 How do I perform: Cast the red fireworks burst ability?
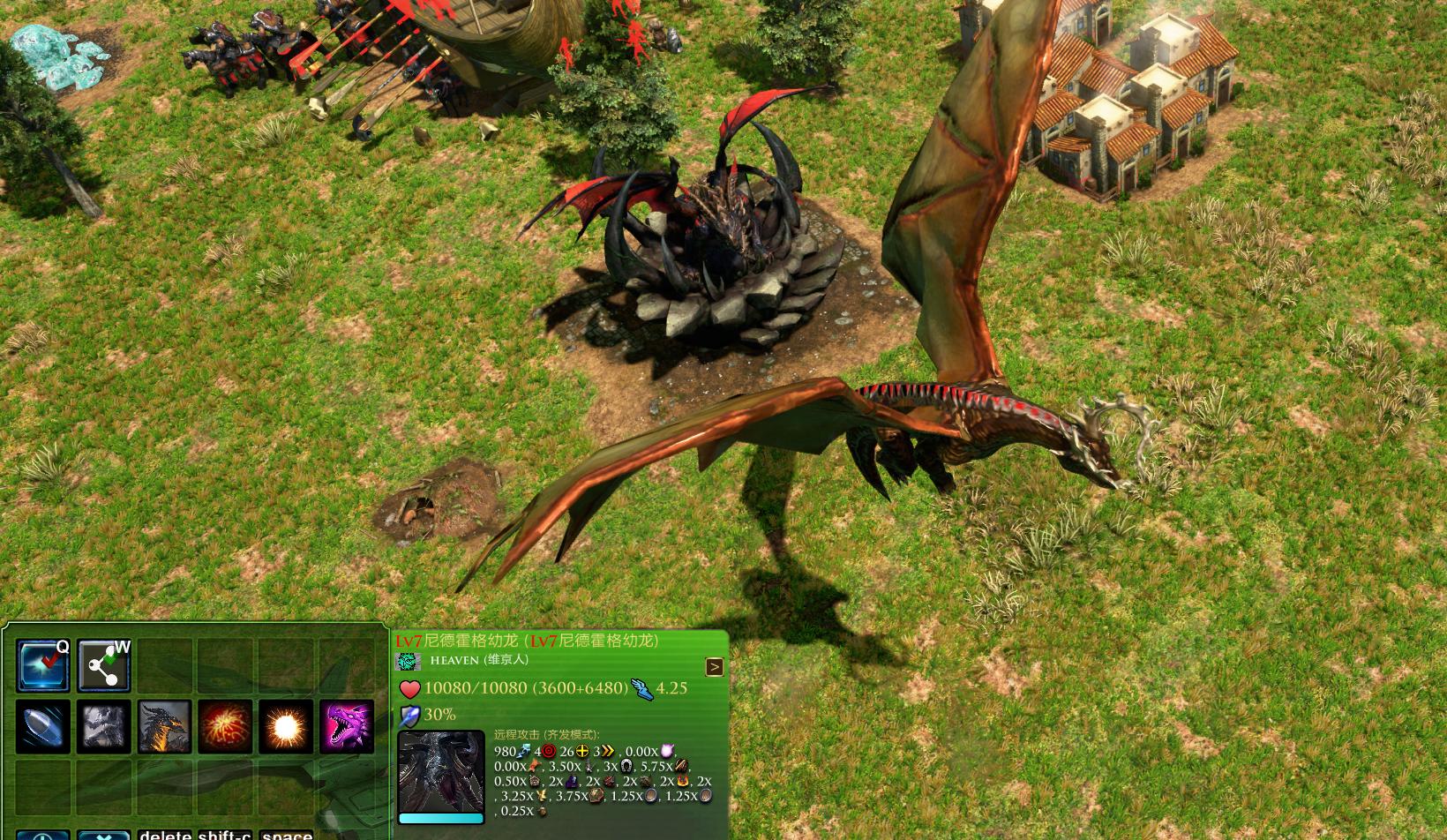[225, 727]
